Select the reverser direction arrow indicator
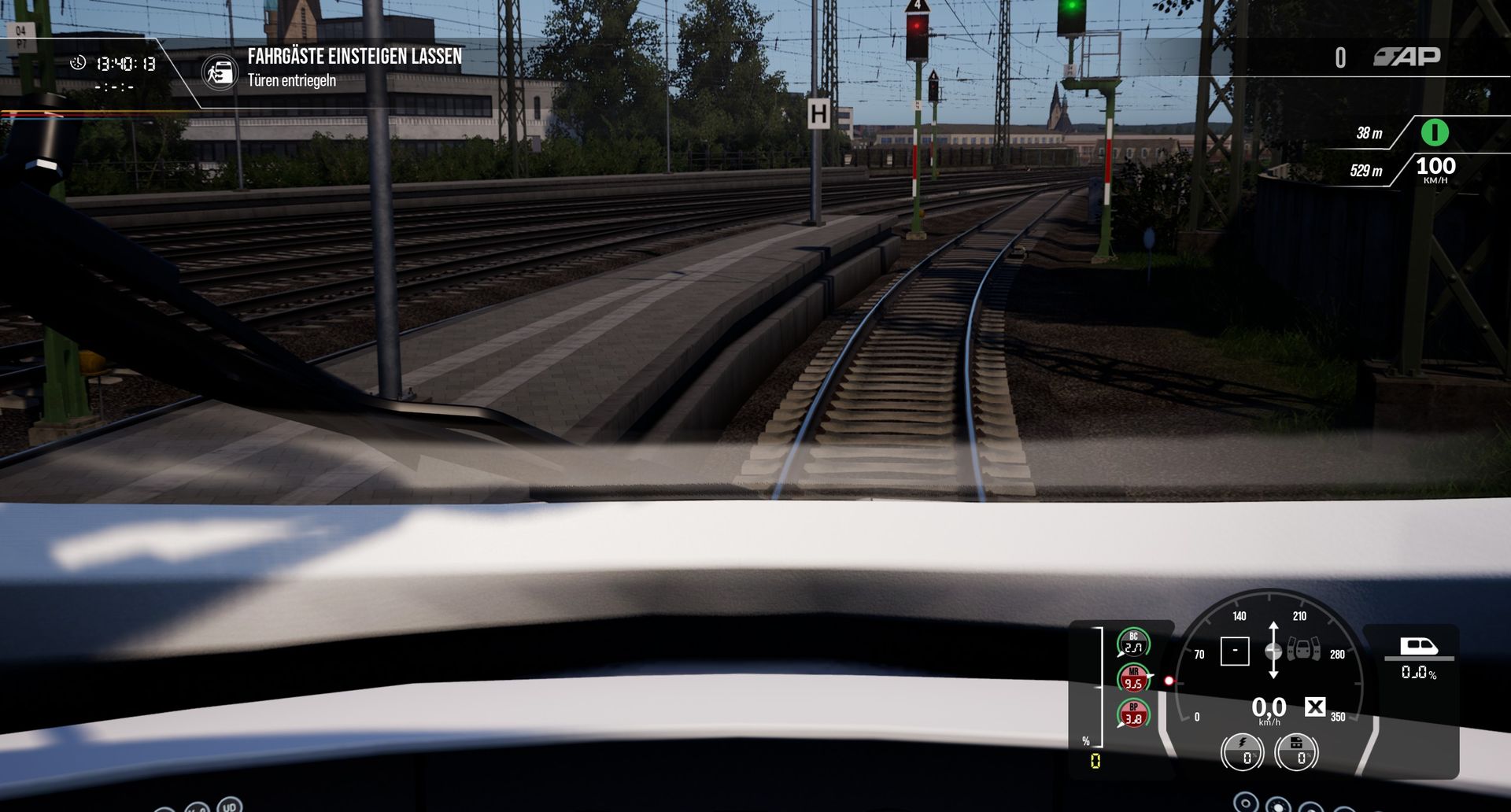This screenshot has width=1511, height=812. click(1273, 651)
